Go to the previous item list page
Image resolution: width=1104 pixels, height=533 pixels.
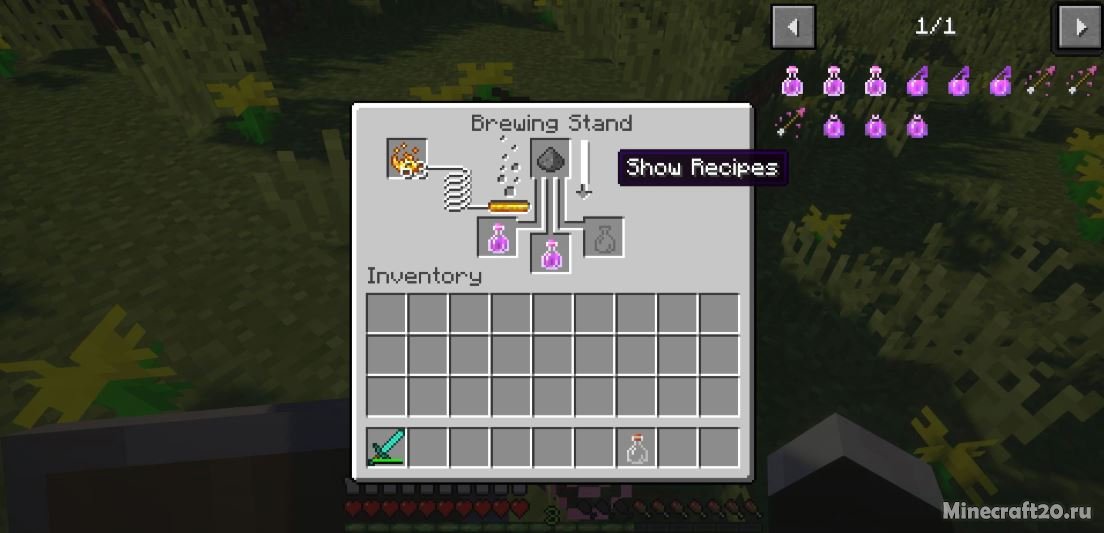pyautogui.click(x=793, y=27)
